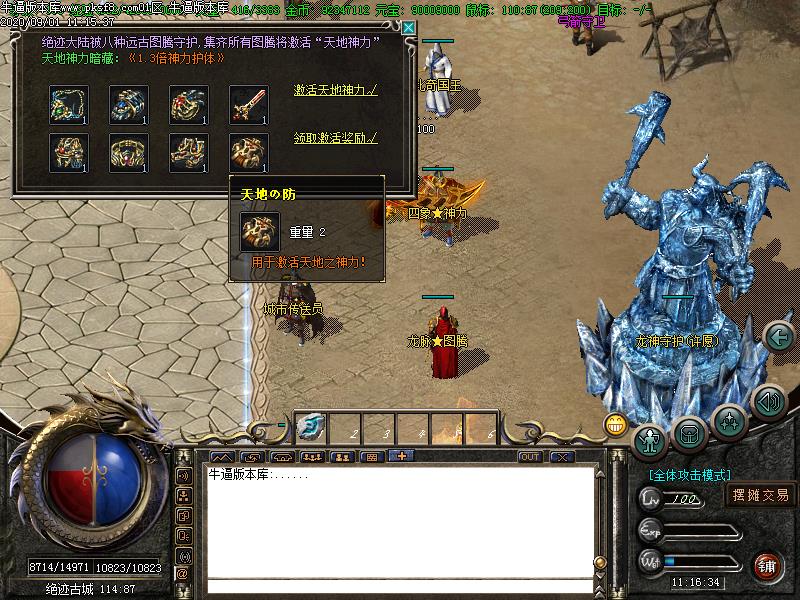Open the 摆摊交易 stall trade button
800x600 pixels.
click(760, 494)
